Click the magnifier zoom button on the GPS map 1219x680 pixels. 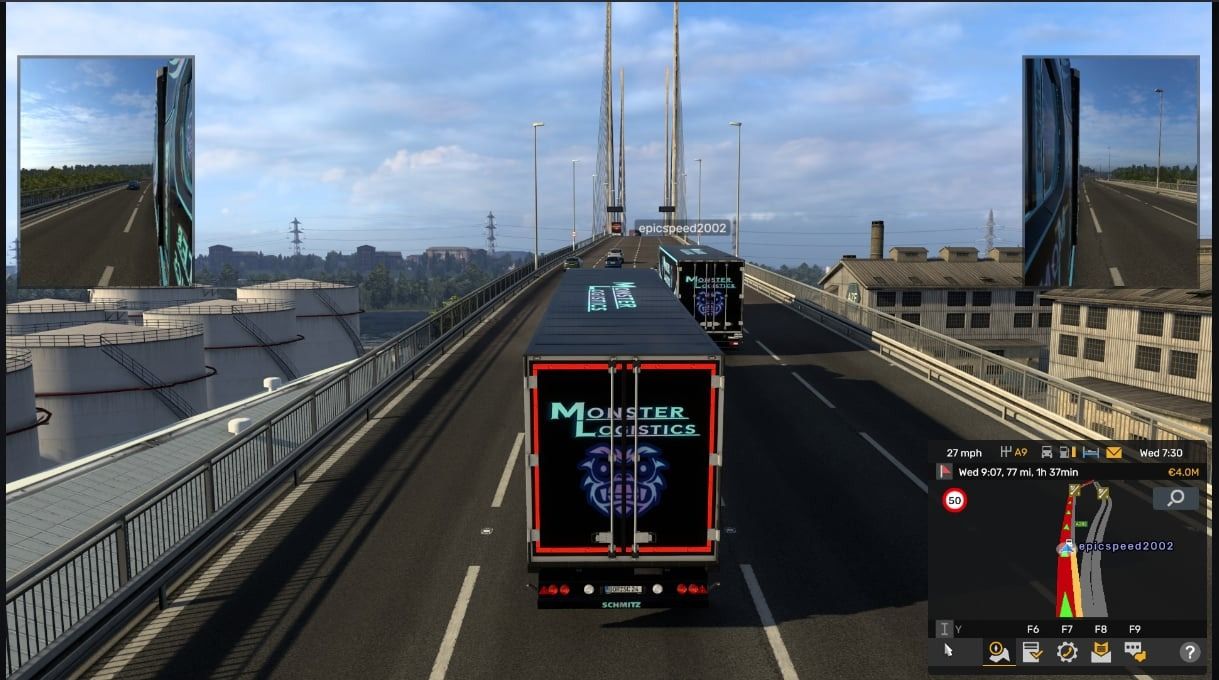click(1175, 498)
